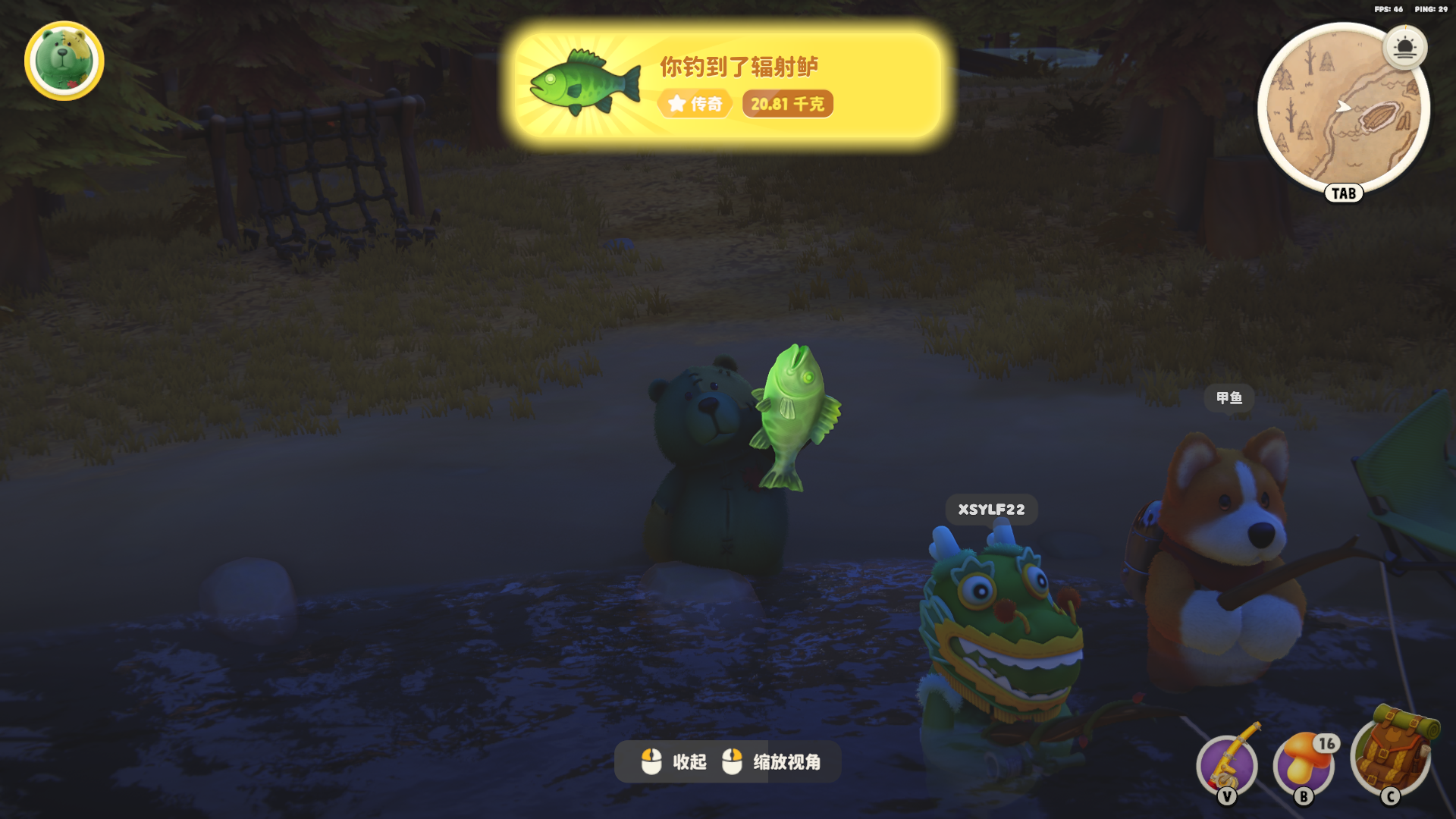The width and height of the screenshot is (1456, 819).
Task: Select the mushroom bait slot
Action: click(x=1304, y=764)
